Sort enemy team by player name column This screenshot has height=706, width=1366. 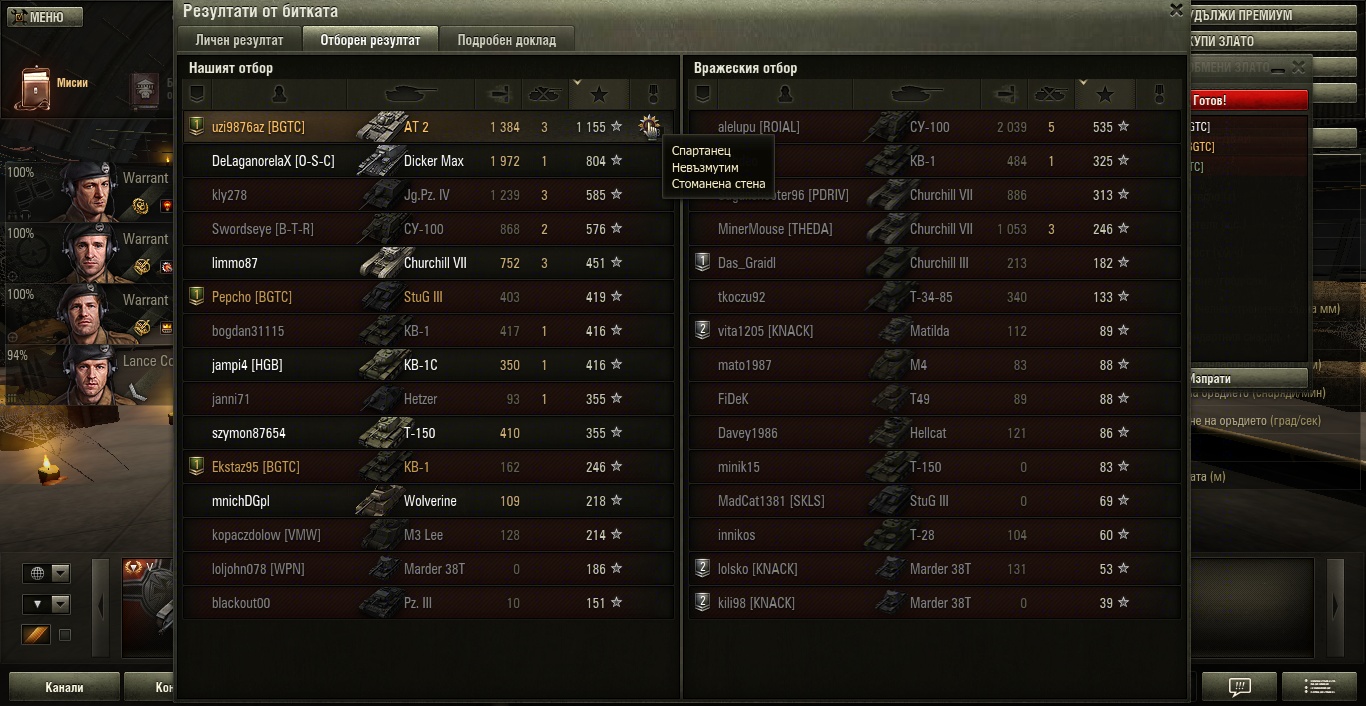click(x=785, y=94)
